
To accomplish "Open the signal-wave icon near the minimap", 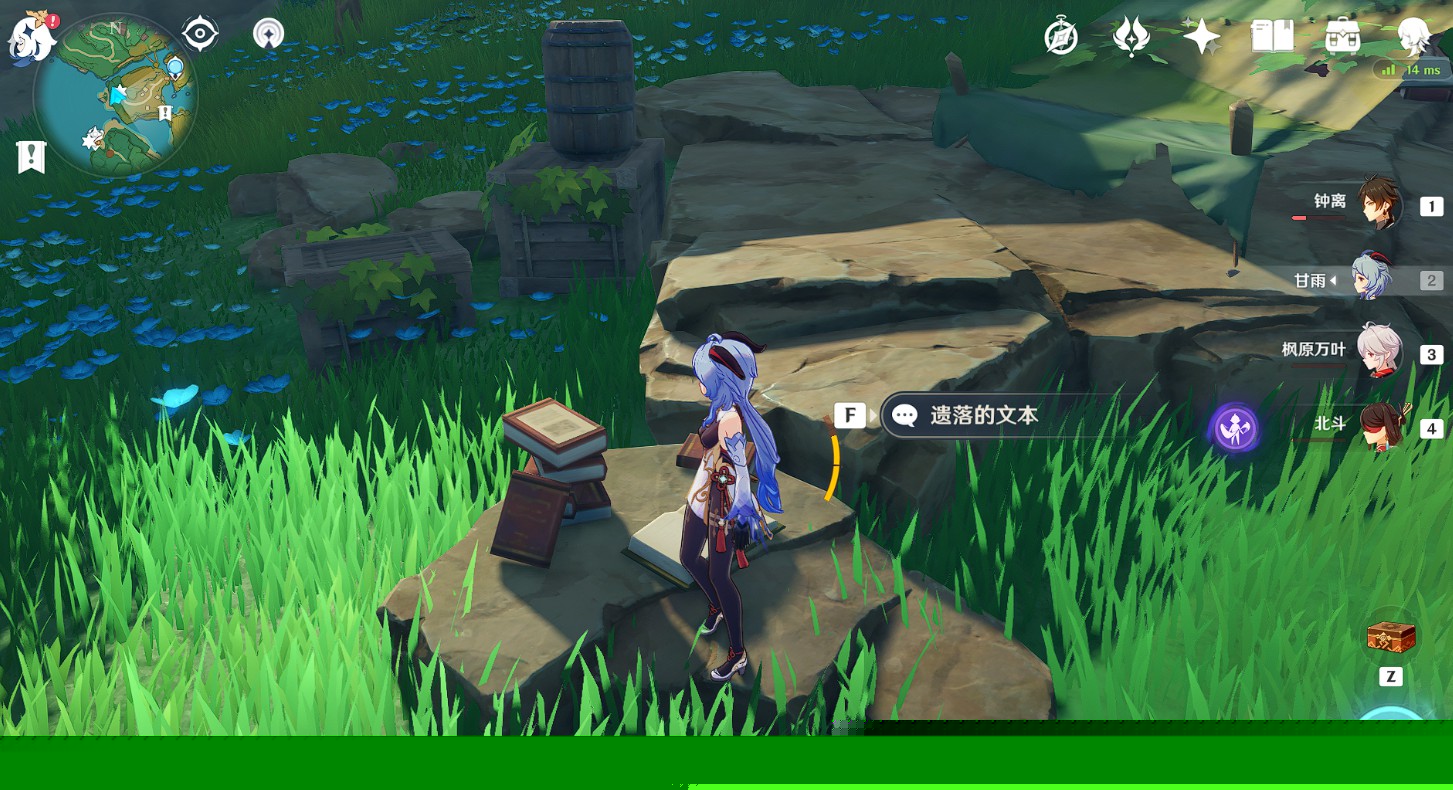I will [x=268, y=34].
